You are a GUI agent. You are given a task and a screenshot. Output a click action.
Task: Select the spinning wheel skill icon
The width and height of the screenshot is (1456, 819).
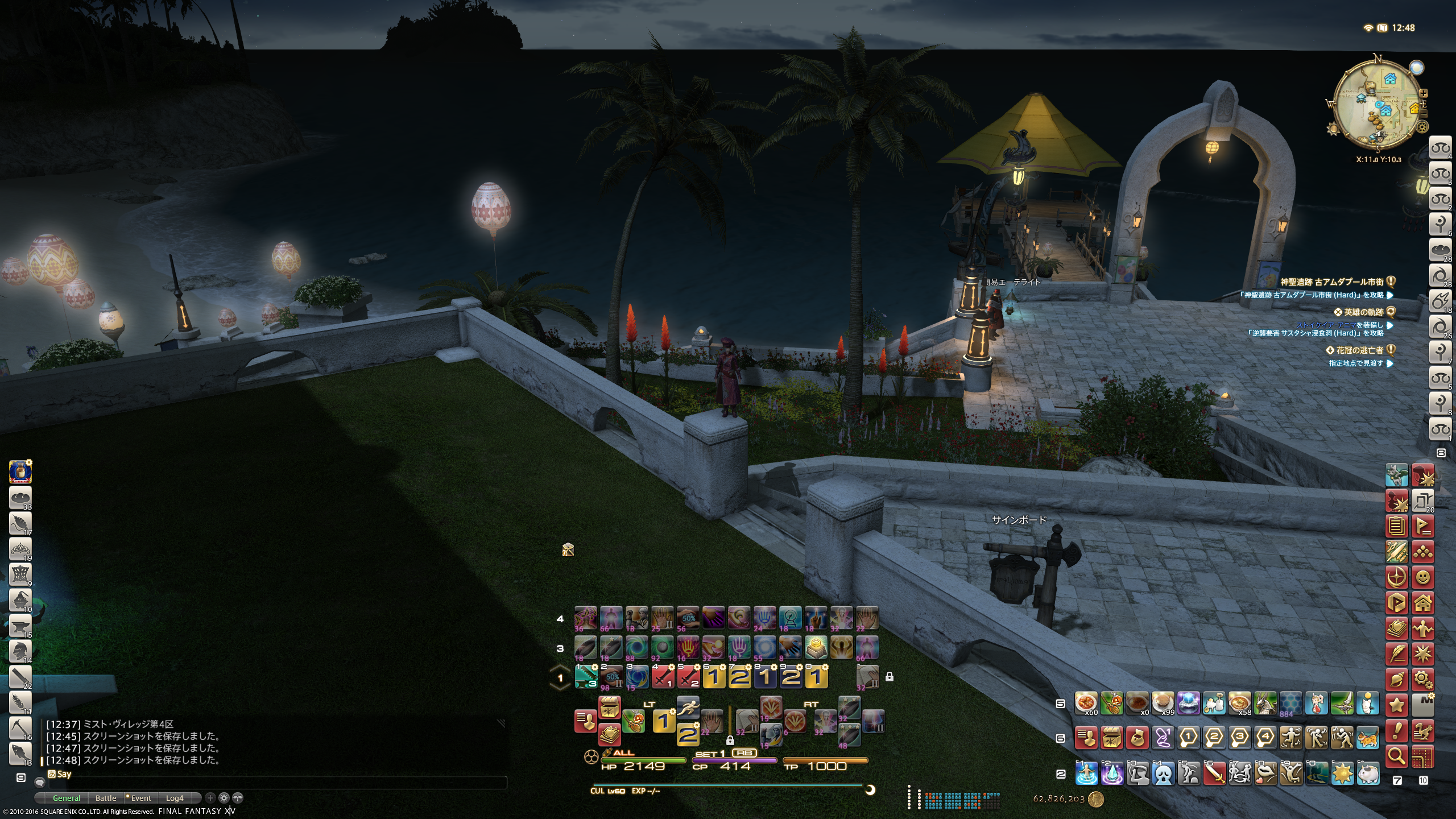(x=790, y=618)
